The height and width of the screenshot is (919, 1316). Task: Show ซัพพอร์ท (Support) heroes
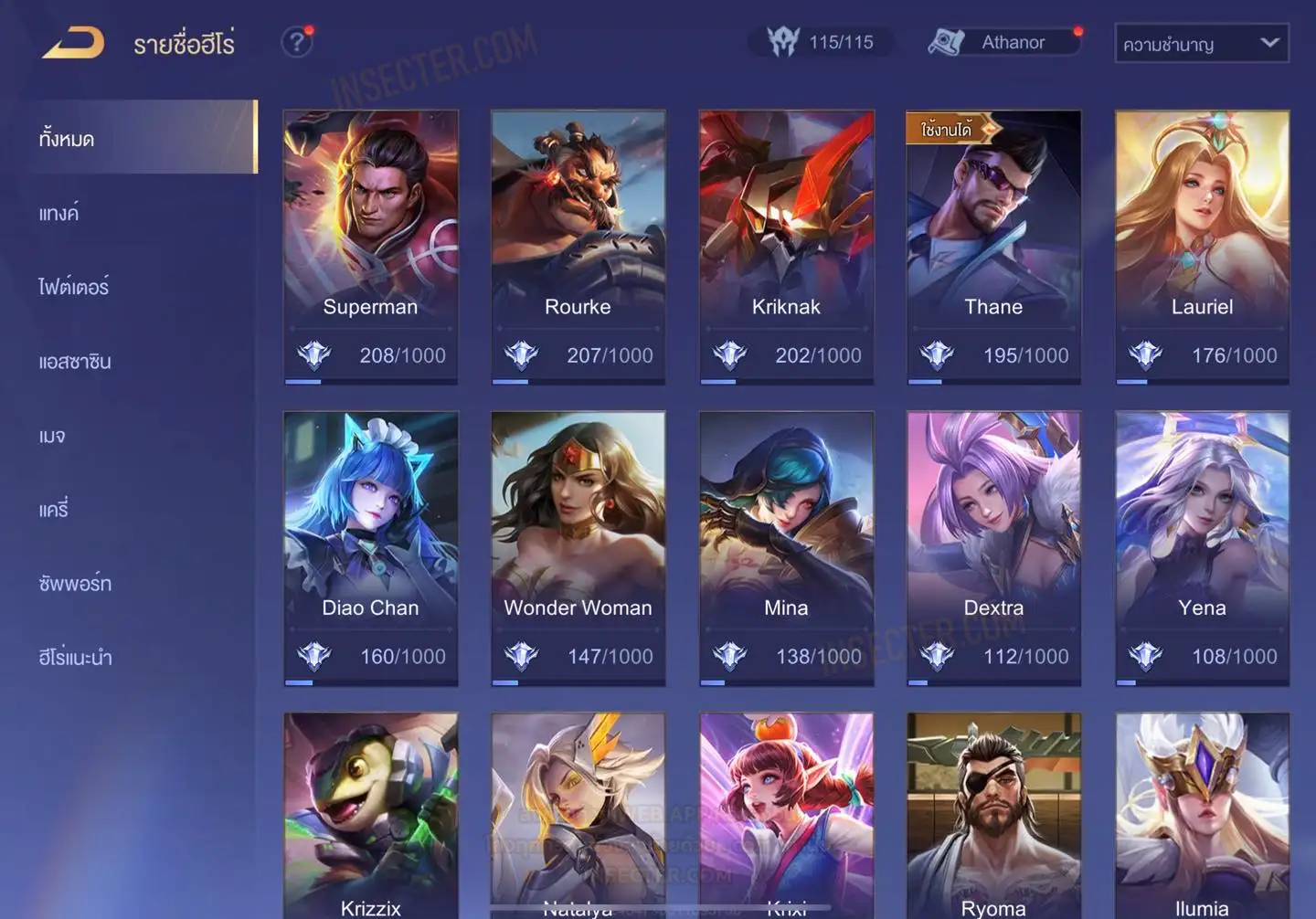point(75,583)
